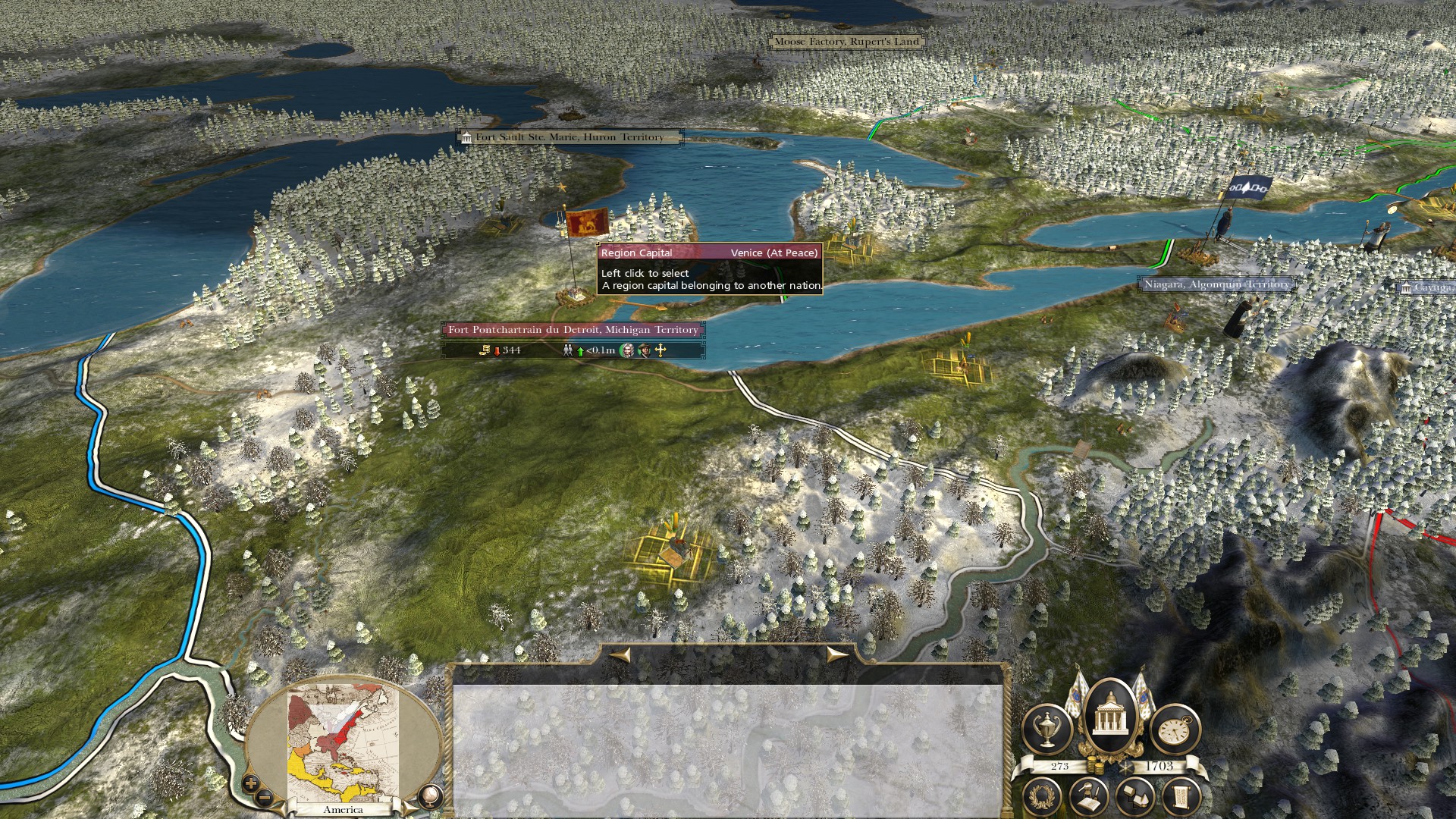This screenshot has height=819, width=1456.
Task: Open the building blocks lists button
Action: pos(1134,795)
